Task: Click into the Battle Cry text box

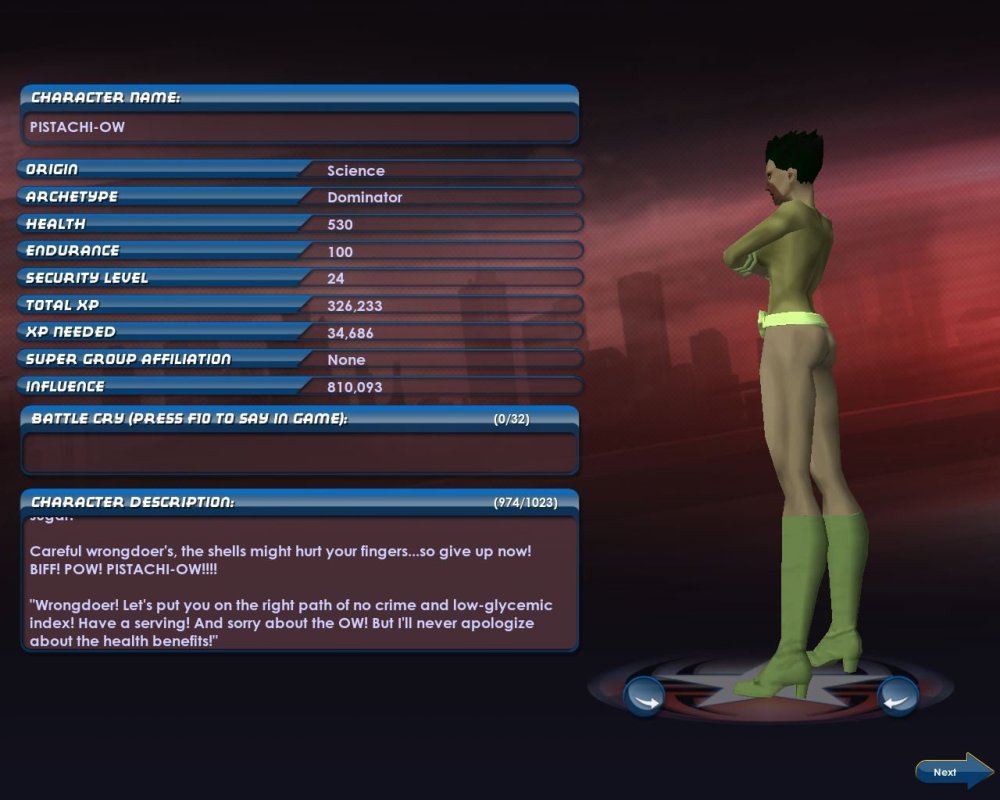Action: click(299, 452)
